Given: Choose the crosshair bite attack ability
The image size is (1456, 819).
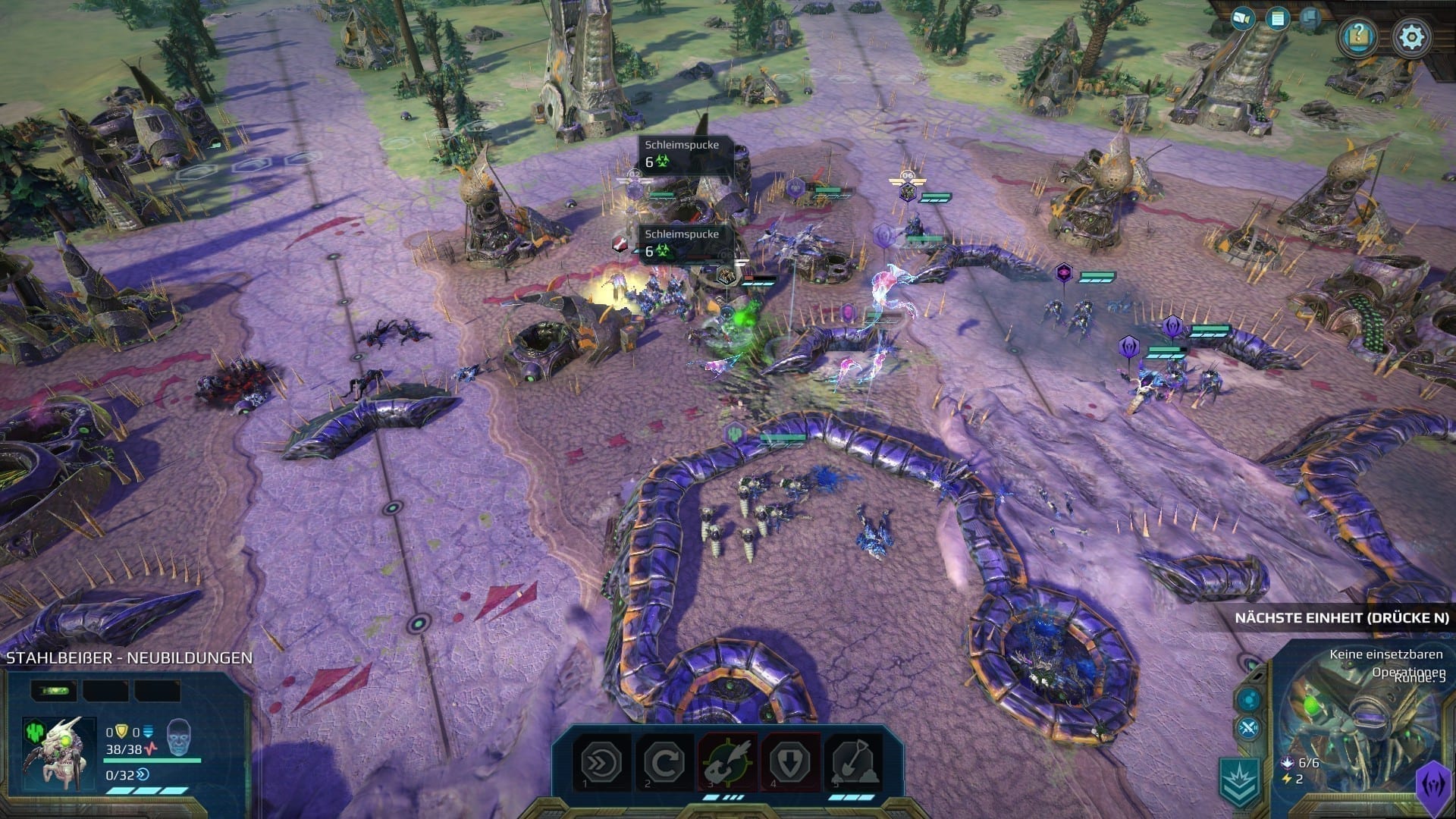Looking at the screenshot, I should point(728,761).
